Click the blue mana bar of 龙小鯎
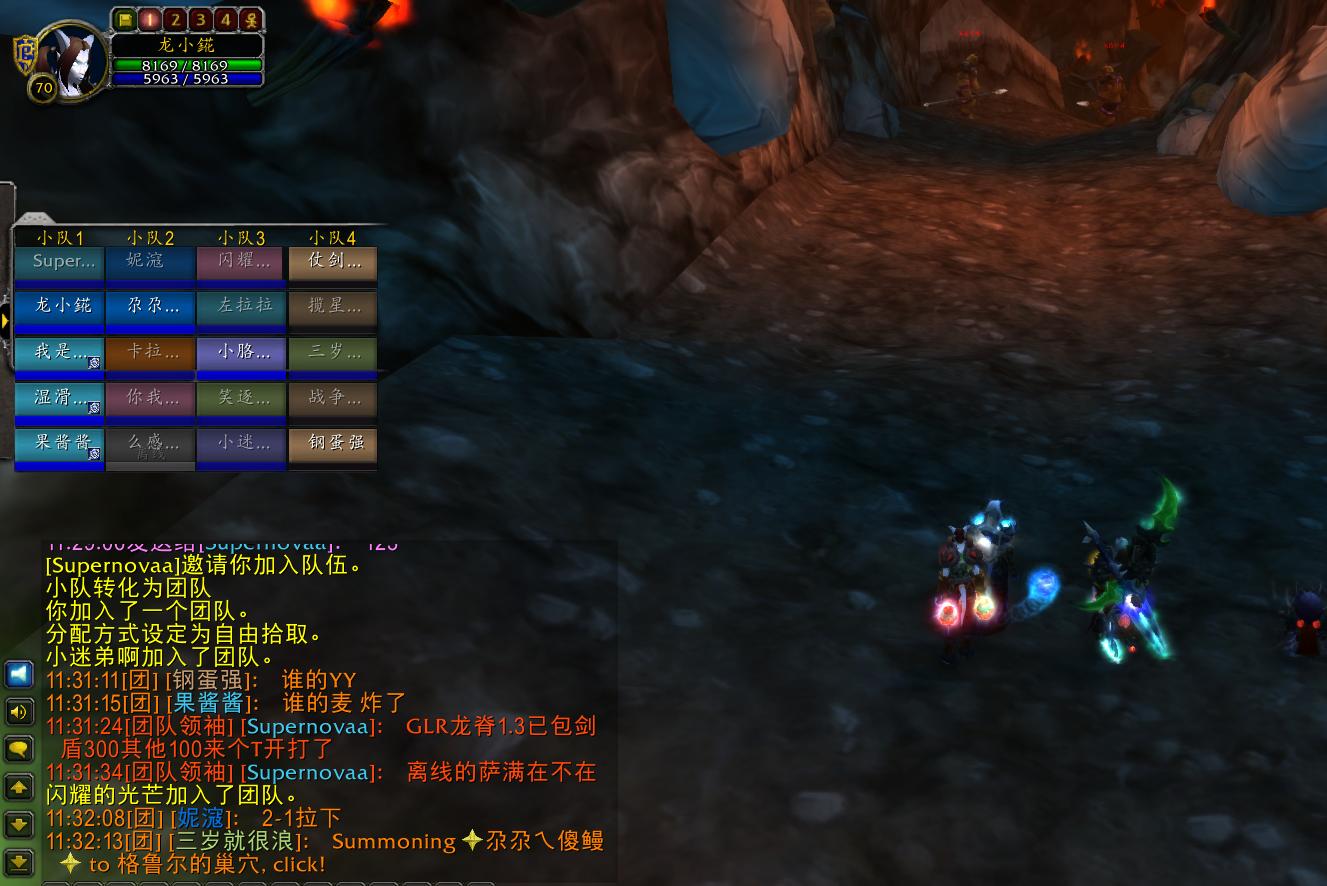Viewport: 1327px width, 886px height. pos(187,78)
